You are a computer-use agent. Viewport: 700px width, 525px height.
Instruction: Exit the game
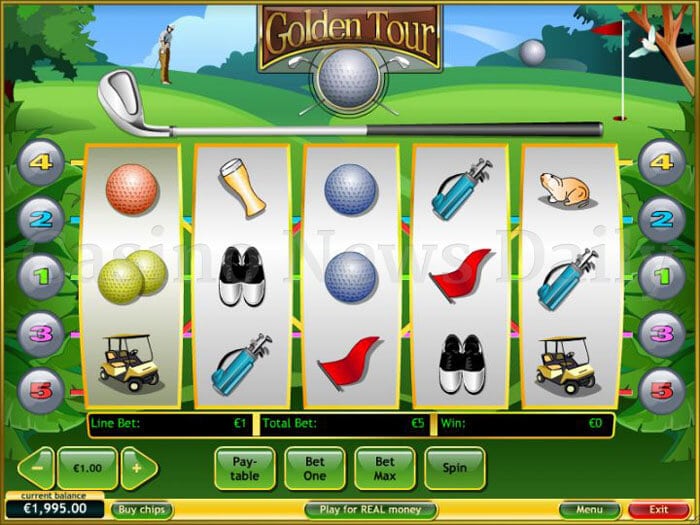(x=658, y=510)
